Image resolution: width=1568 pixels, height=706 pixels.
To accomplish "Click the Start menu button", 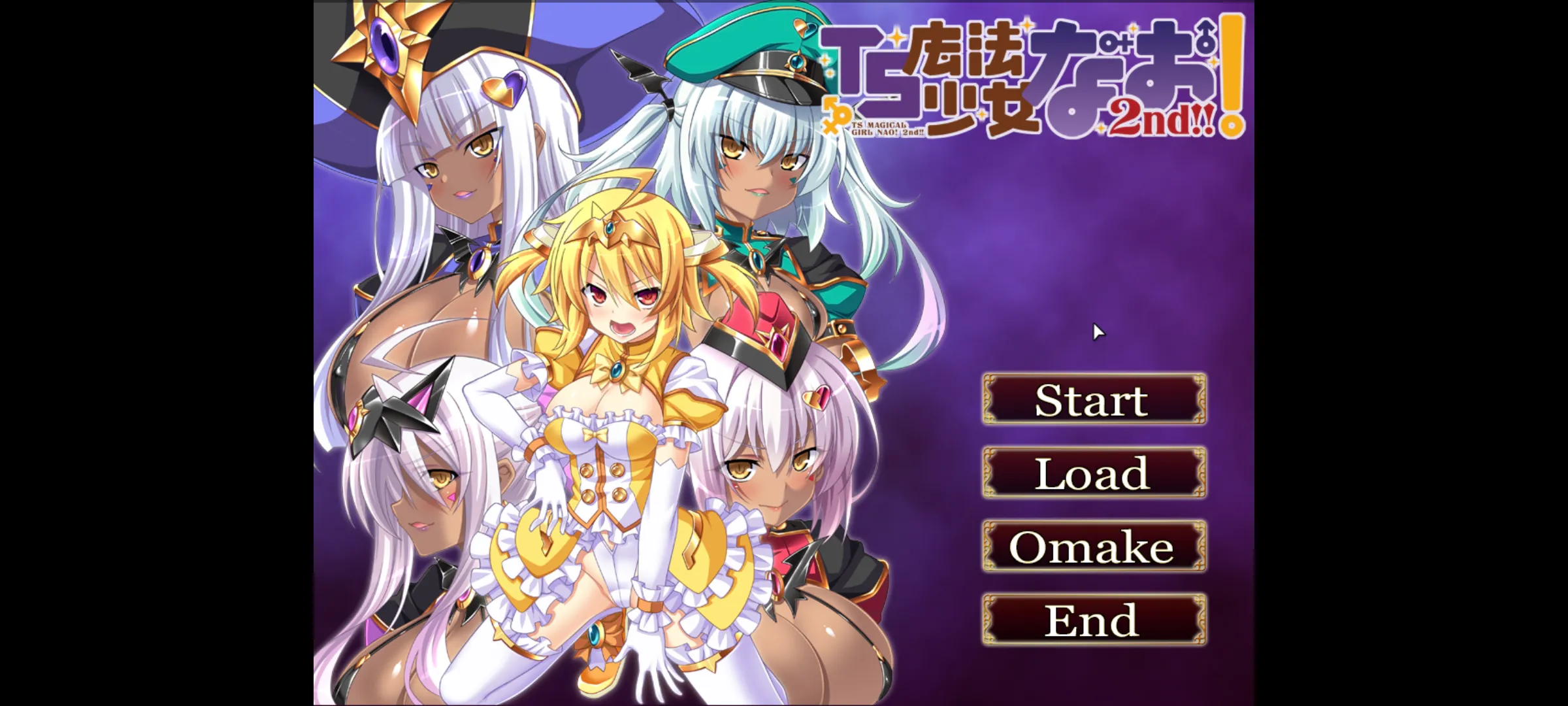I will (x=1094, y=399).
